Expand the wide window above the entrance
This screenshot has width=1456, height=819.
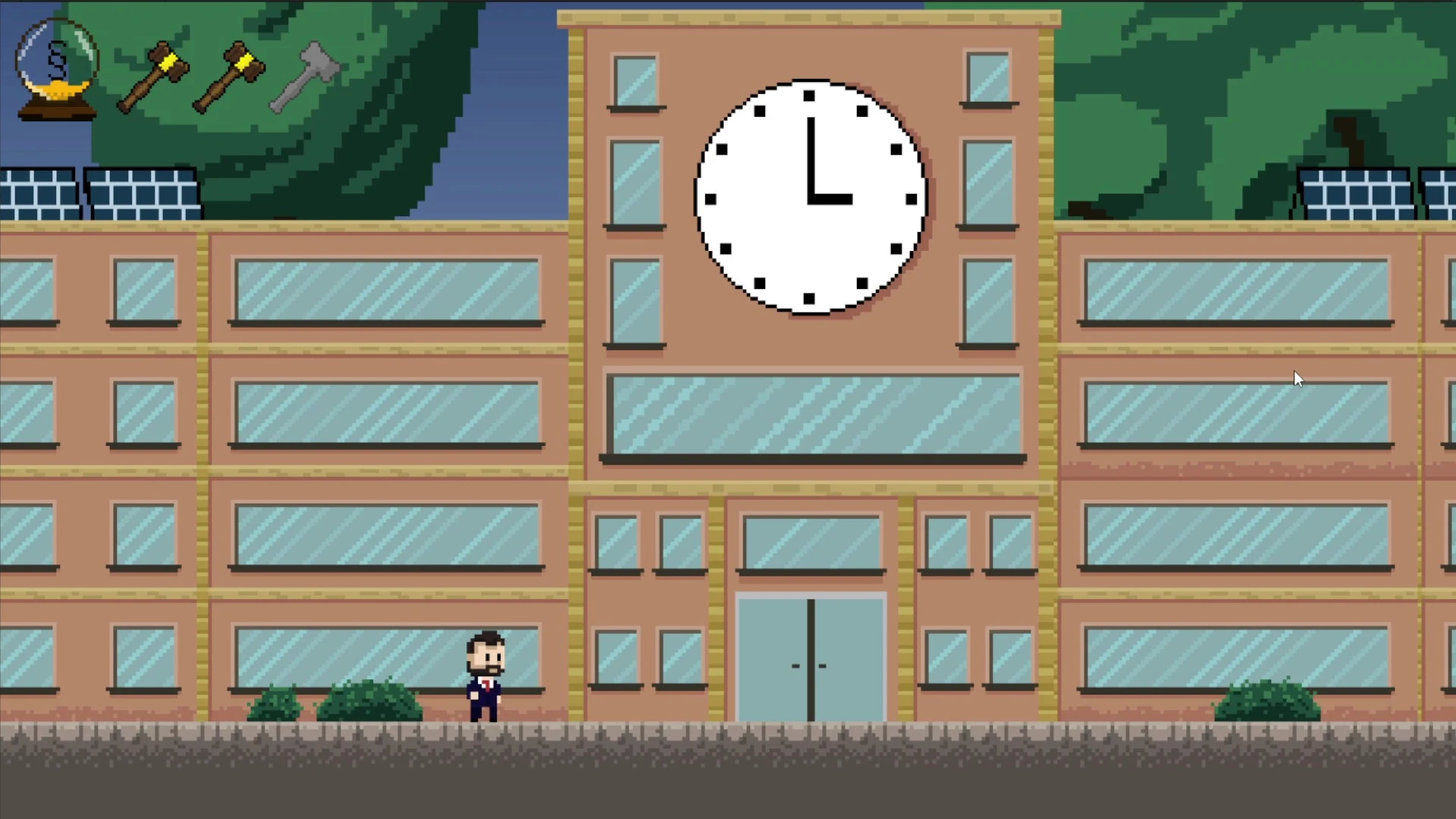(811, 413)
